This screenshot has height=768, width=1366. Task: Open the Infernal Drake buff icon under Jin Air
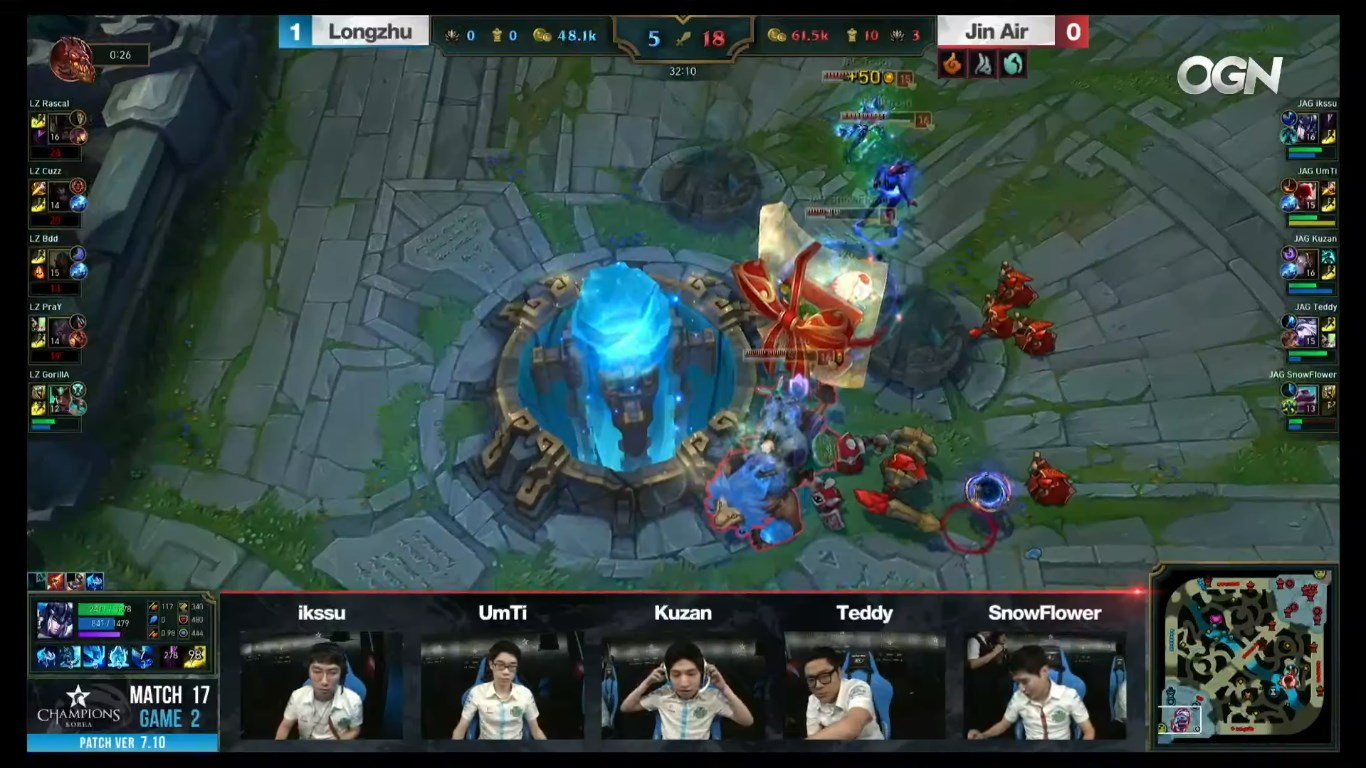tap(952, 66)
